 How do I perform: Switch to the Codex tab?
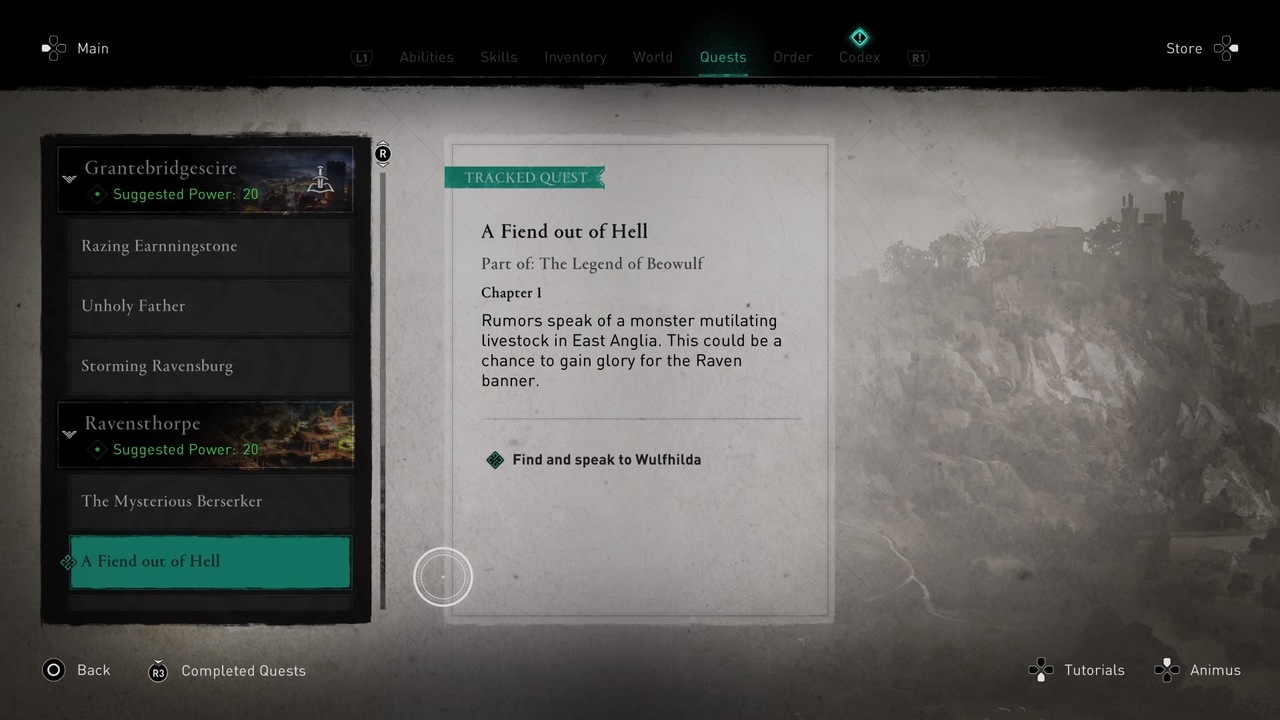click(859, 57)
